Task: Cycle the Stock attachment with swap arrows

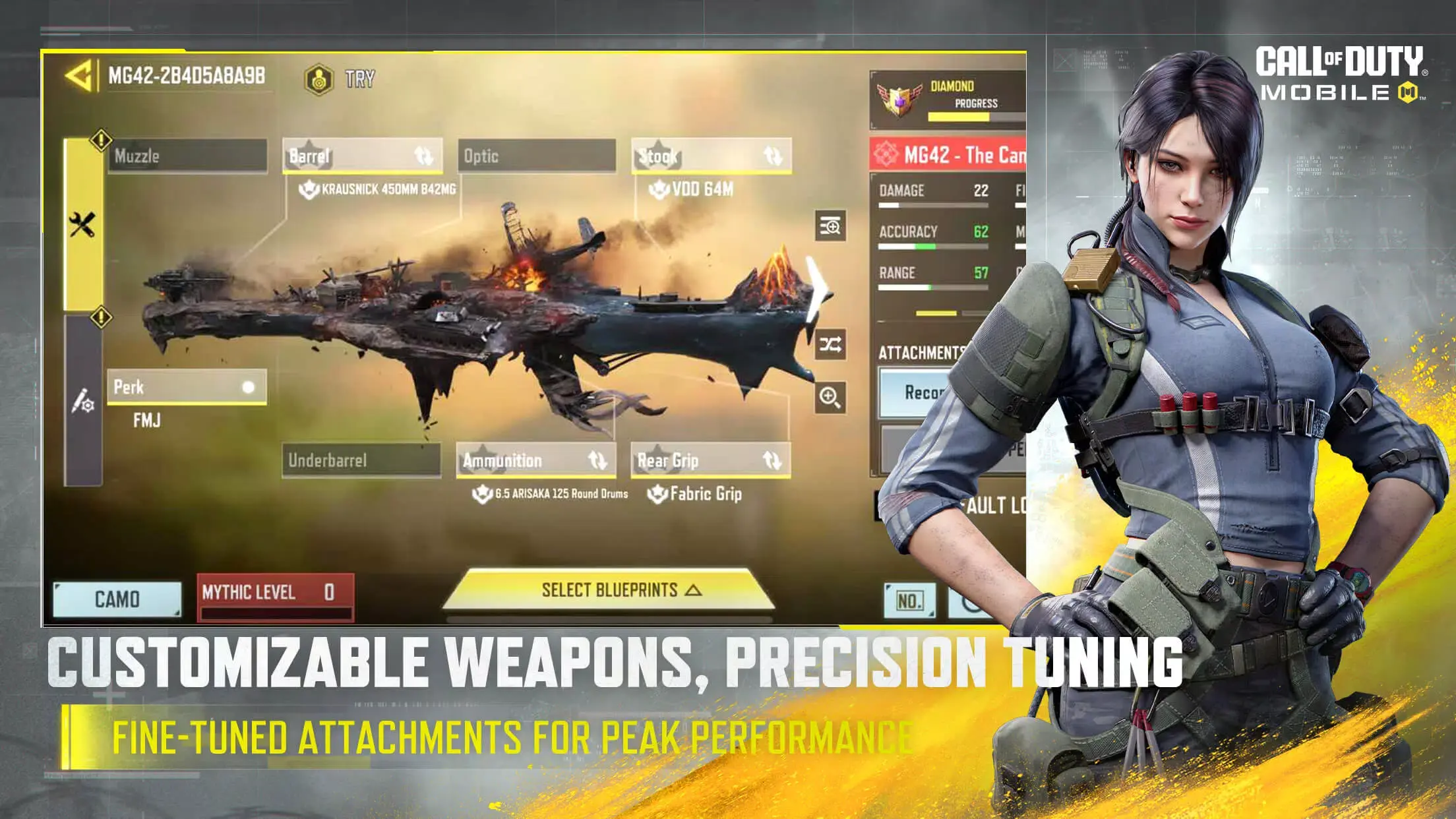Action: point(773,156)
